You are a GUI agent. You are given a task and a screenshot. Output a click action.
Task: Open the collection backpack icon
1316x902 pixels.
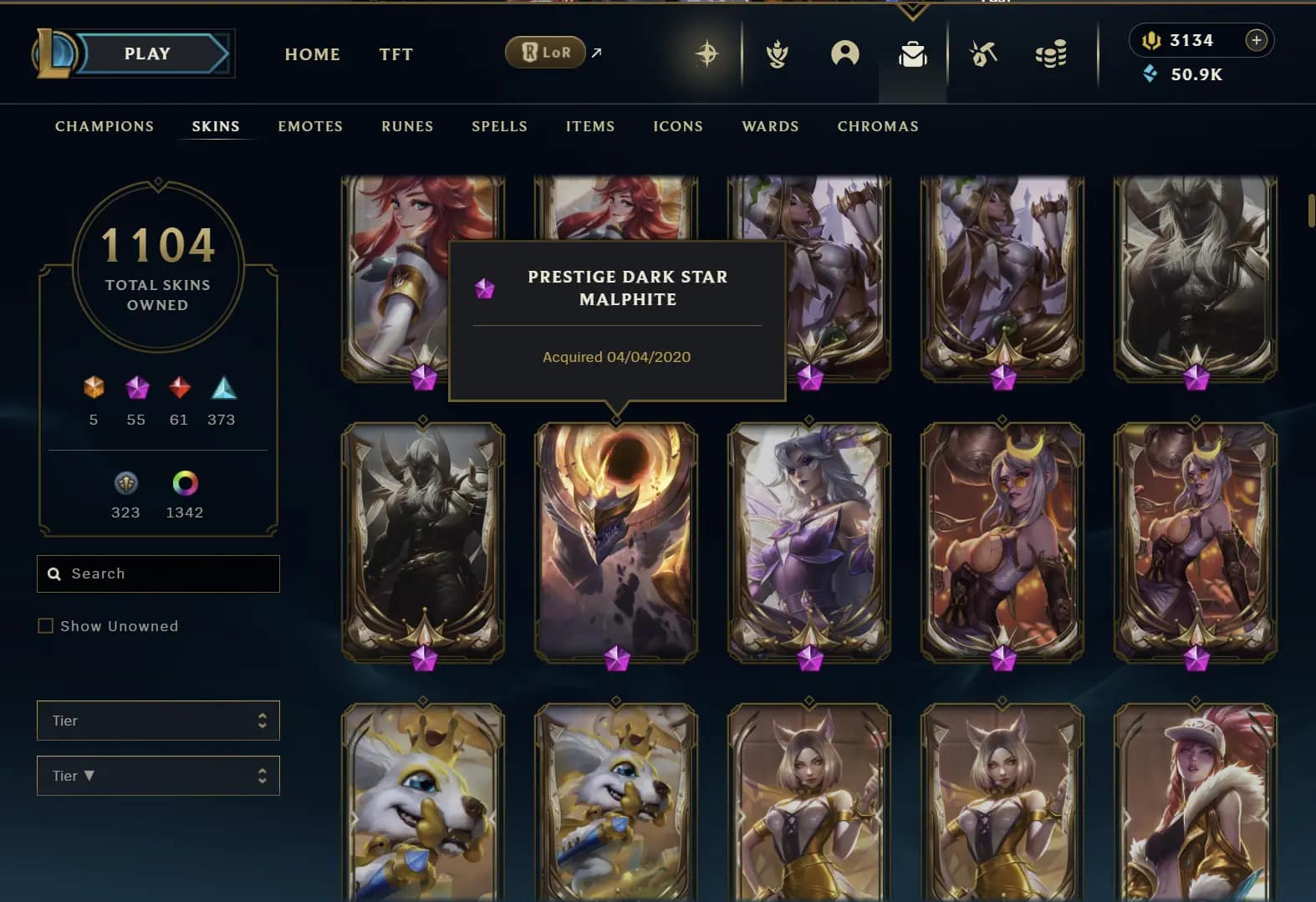(x=912, y=54)
